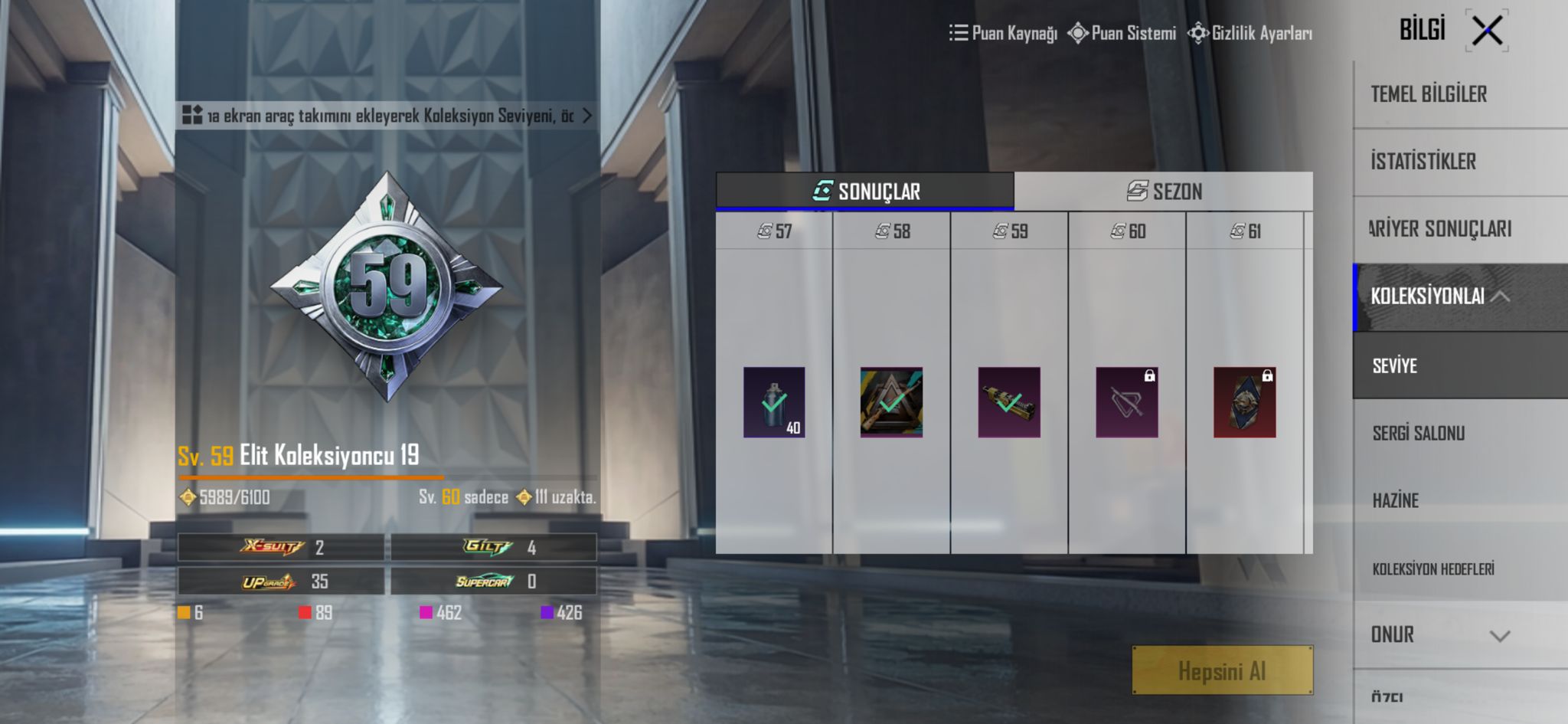Open İstatistikler section
Image resolution: width=1568 pixels, height=724 pixels.
[x=1423, y=162]
